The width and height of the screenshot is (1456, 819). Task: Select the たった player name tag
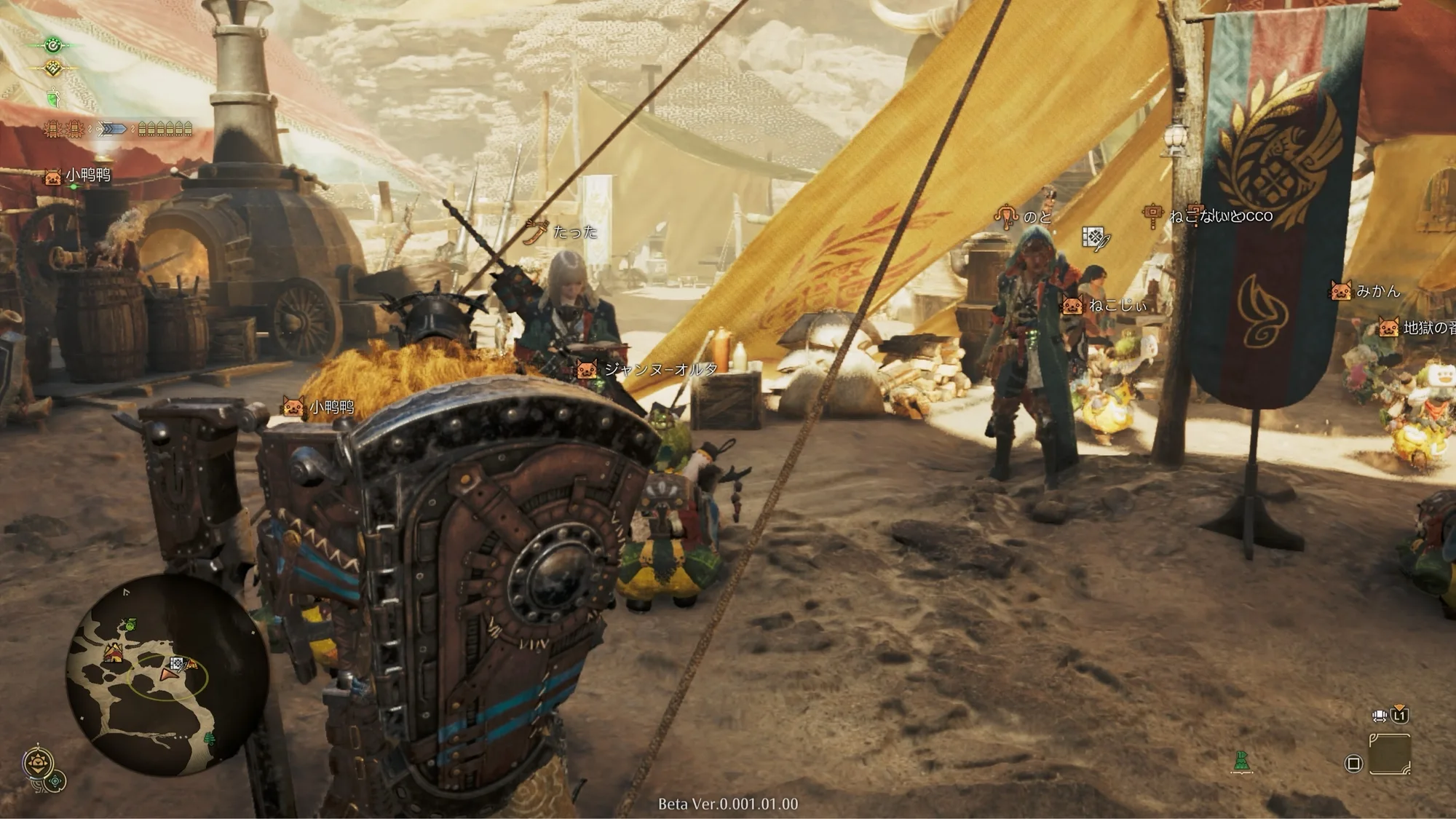574,232
